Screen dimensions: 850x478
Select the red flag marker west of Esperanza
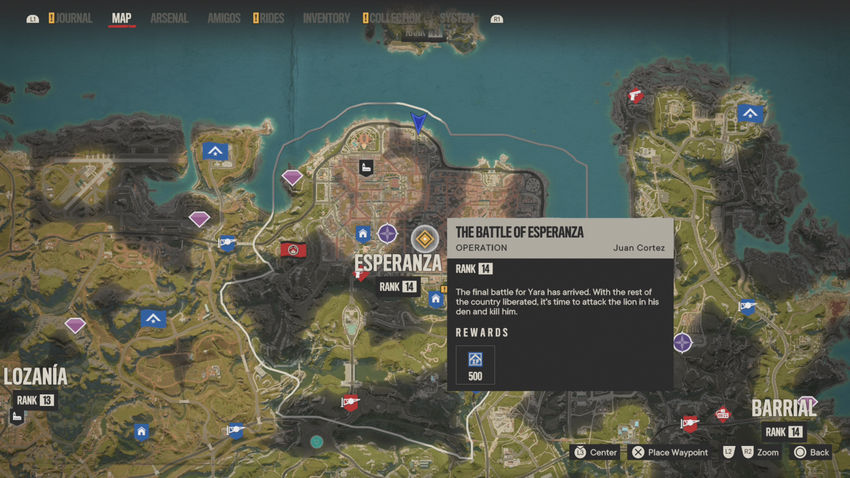click(293, 249)
